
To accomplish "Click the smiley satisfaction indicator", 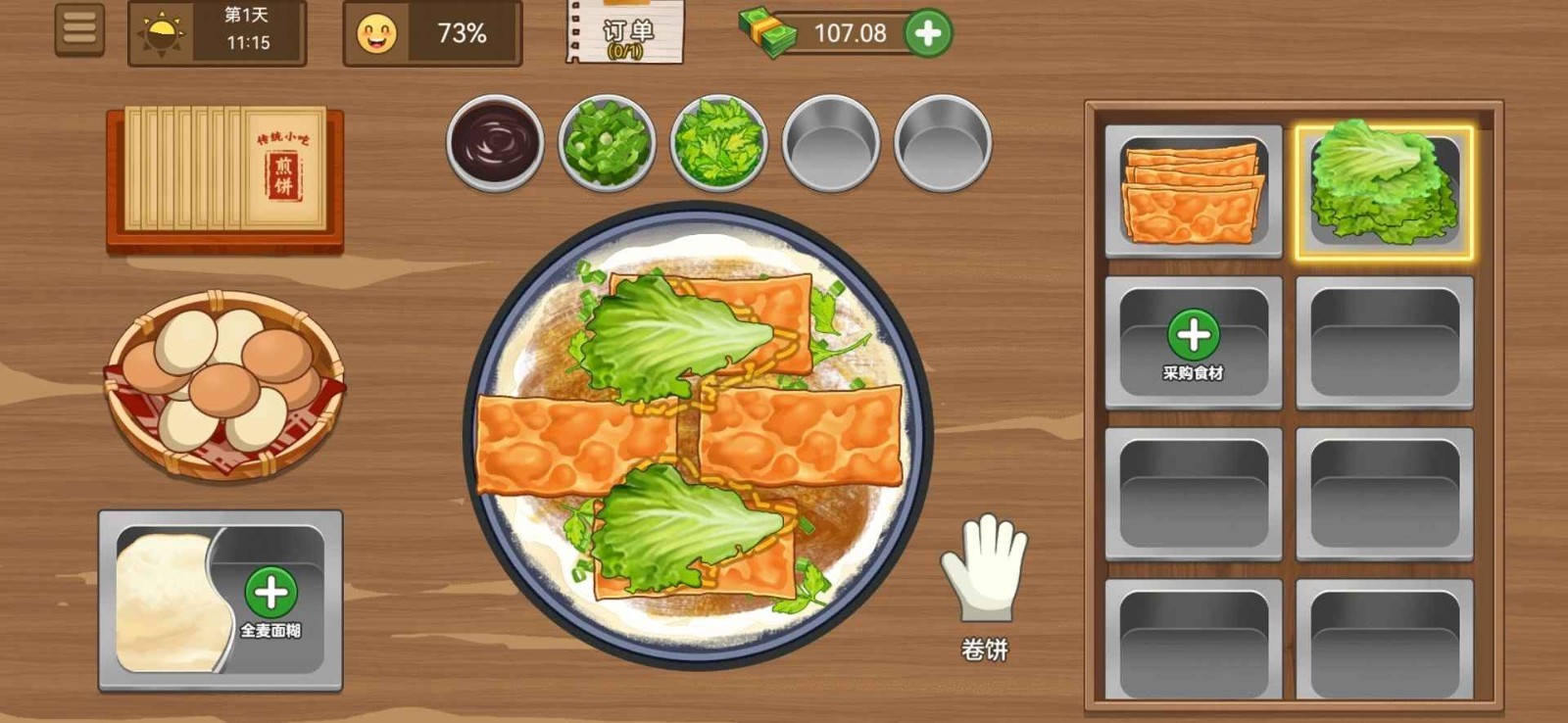I will click(377, 33).
